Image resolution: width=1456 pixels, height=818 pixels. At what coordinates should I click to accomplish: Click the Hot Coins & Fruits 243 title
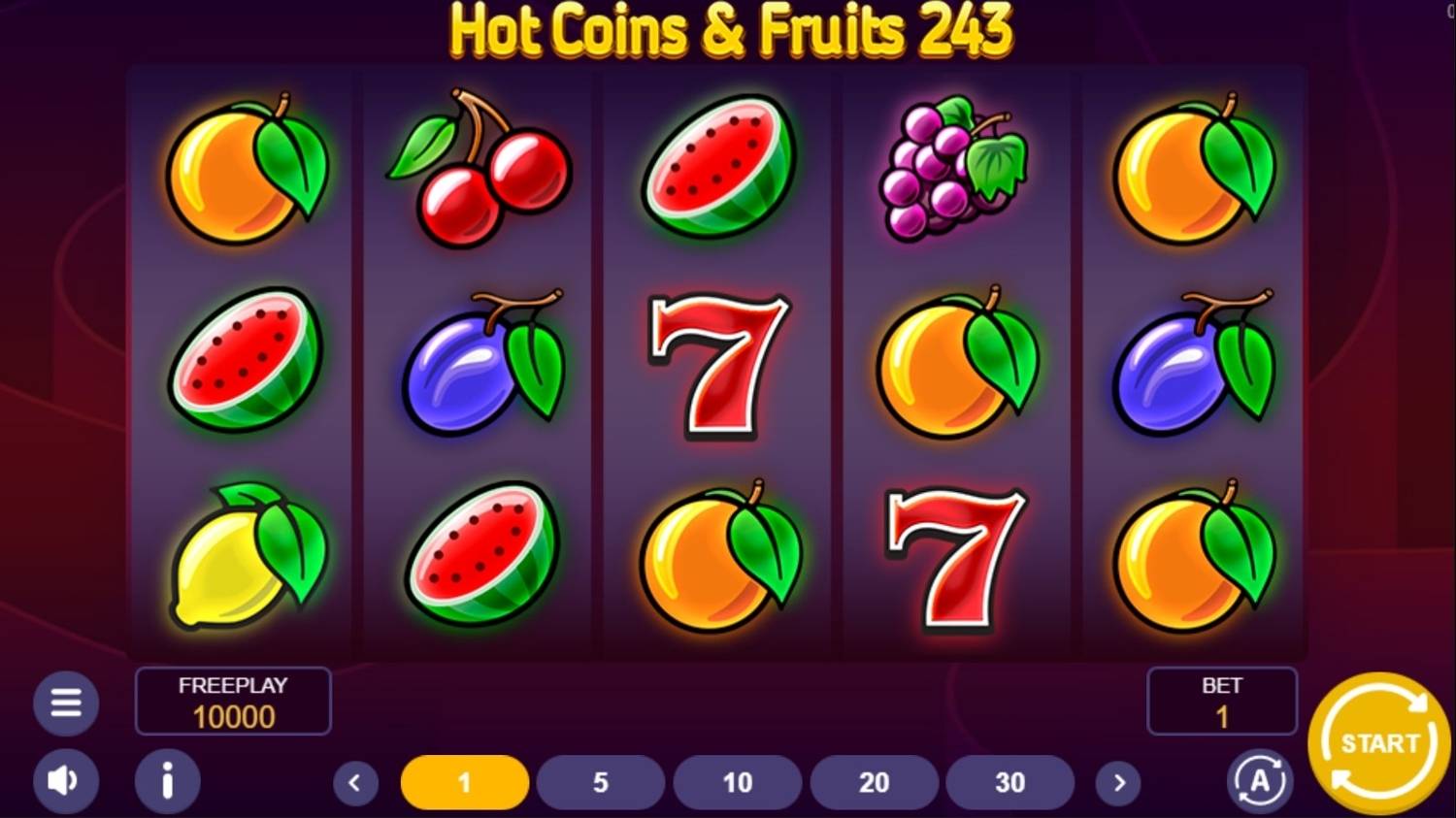(x=728, y=30)
